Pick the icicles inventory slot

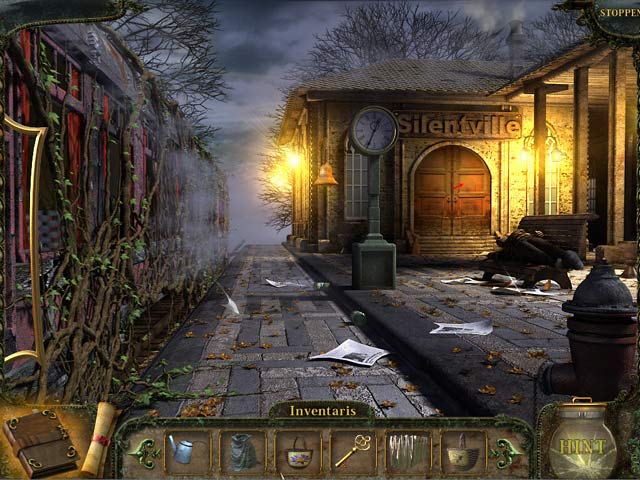408,451
